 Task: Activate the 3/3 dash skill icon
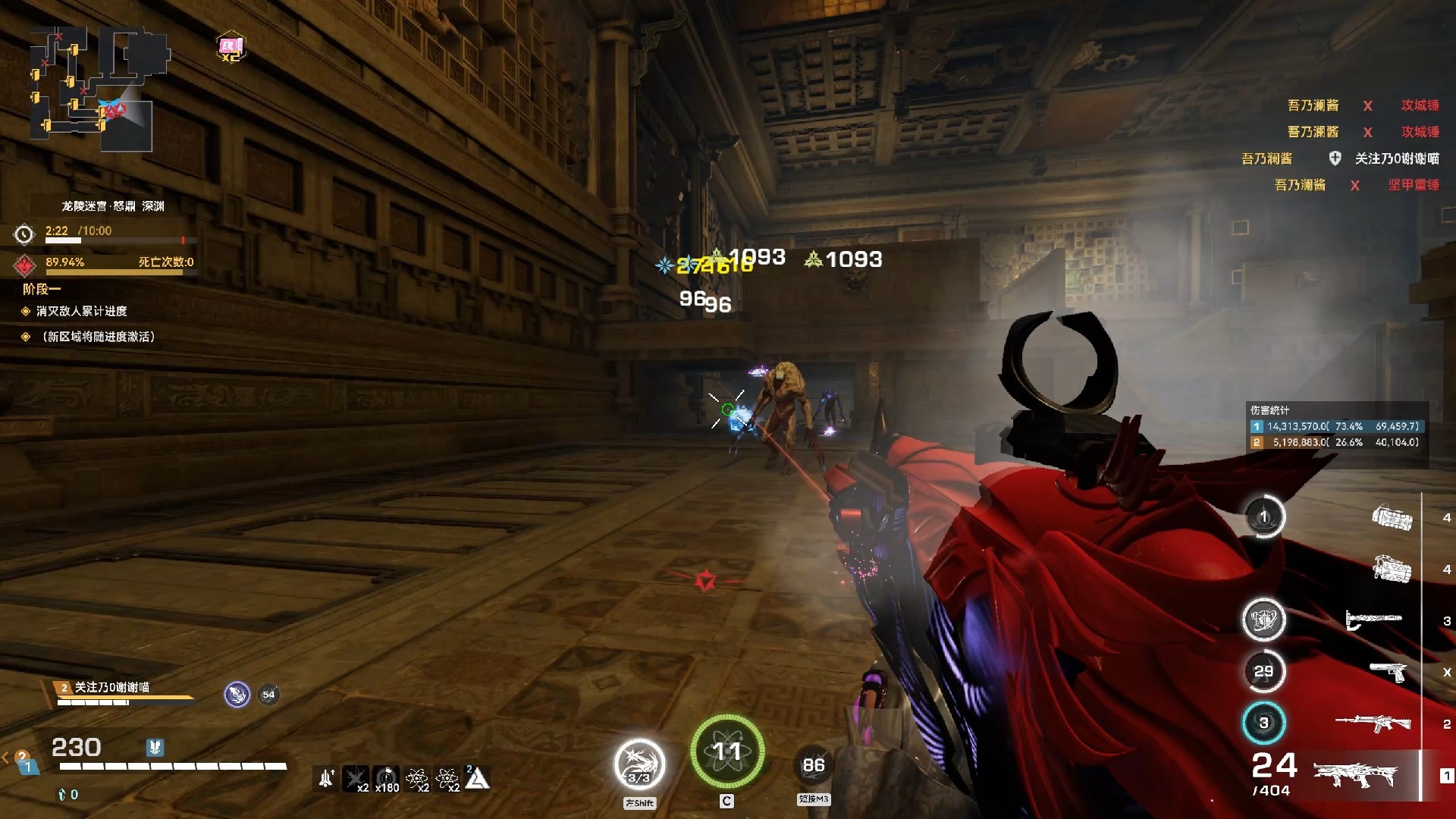(x=639, y=764)
